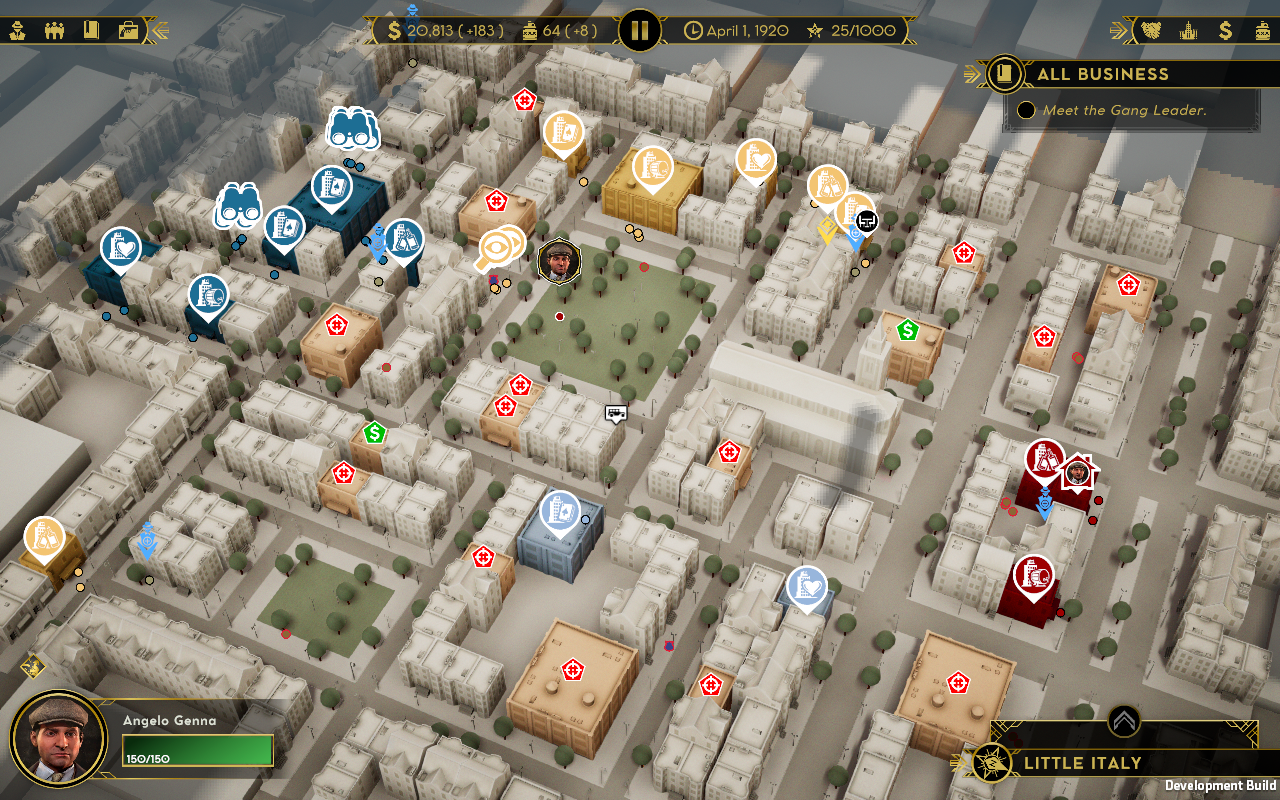Click the city skyline icon in top-right bar
This screenshot has width=1280, height=800.
click(1186, 31)
